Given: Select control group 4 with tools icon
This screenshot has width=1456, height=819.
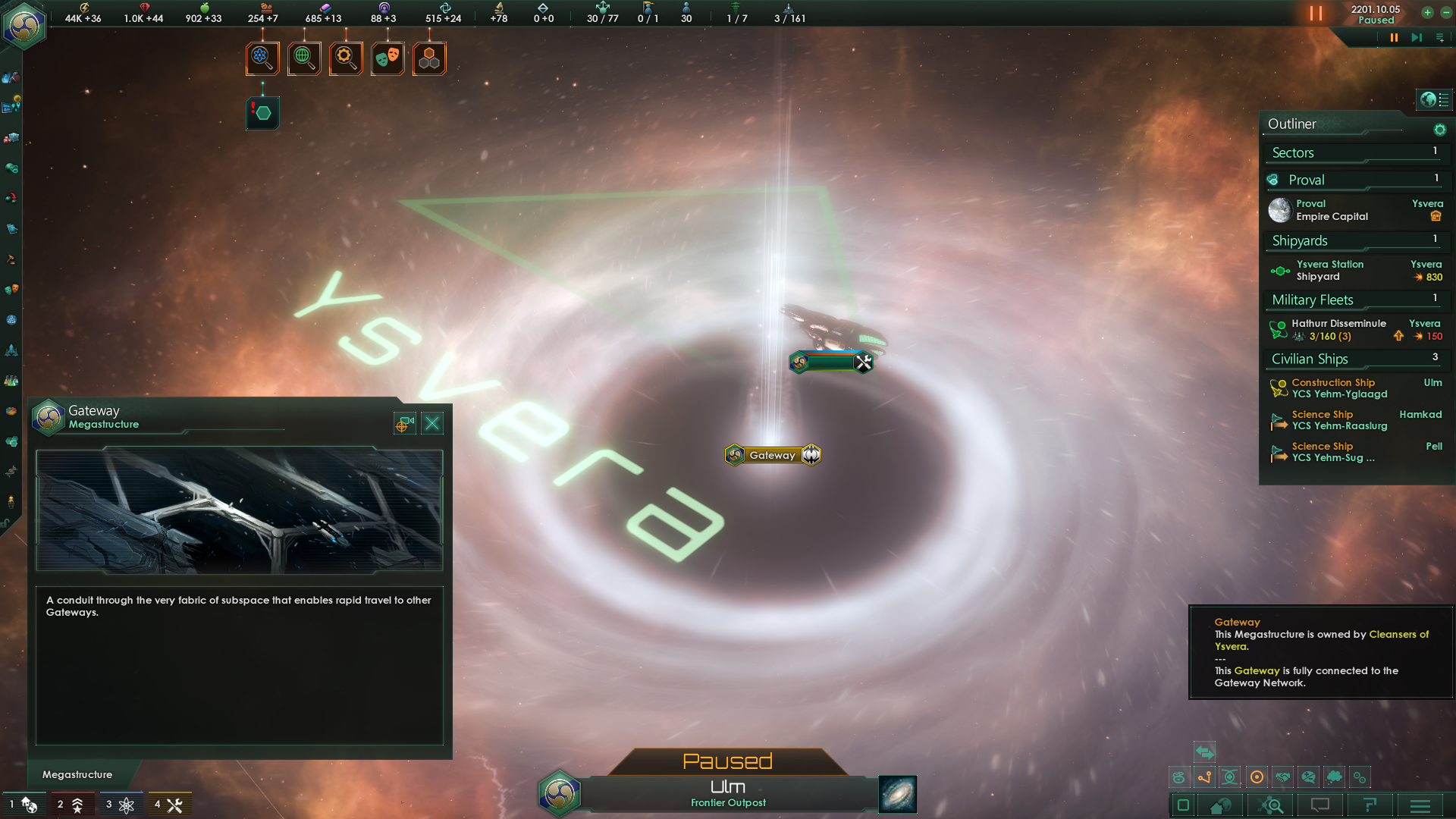Looking at the screenshot, I should 169,805.
